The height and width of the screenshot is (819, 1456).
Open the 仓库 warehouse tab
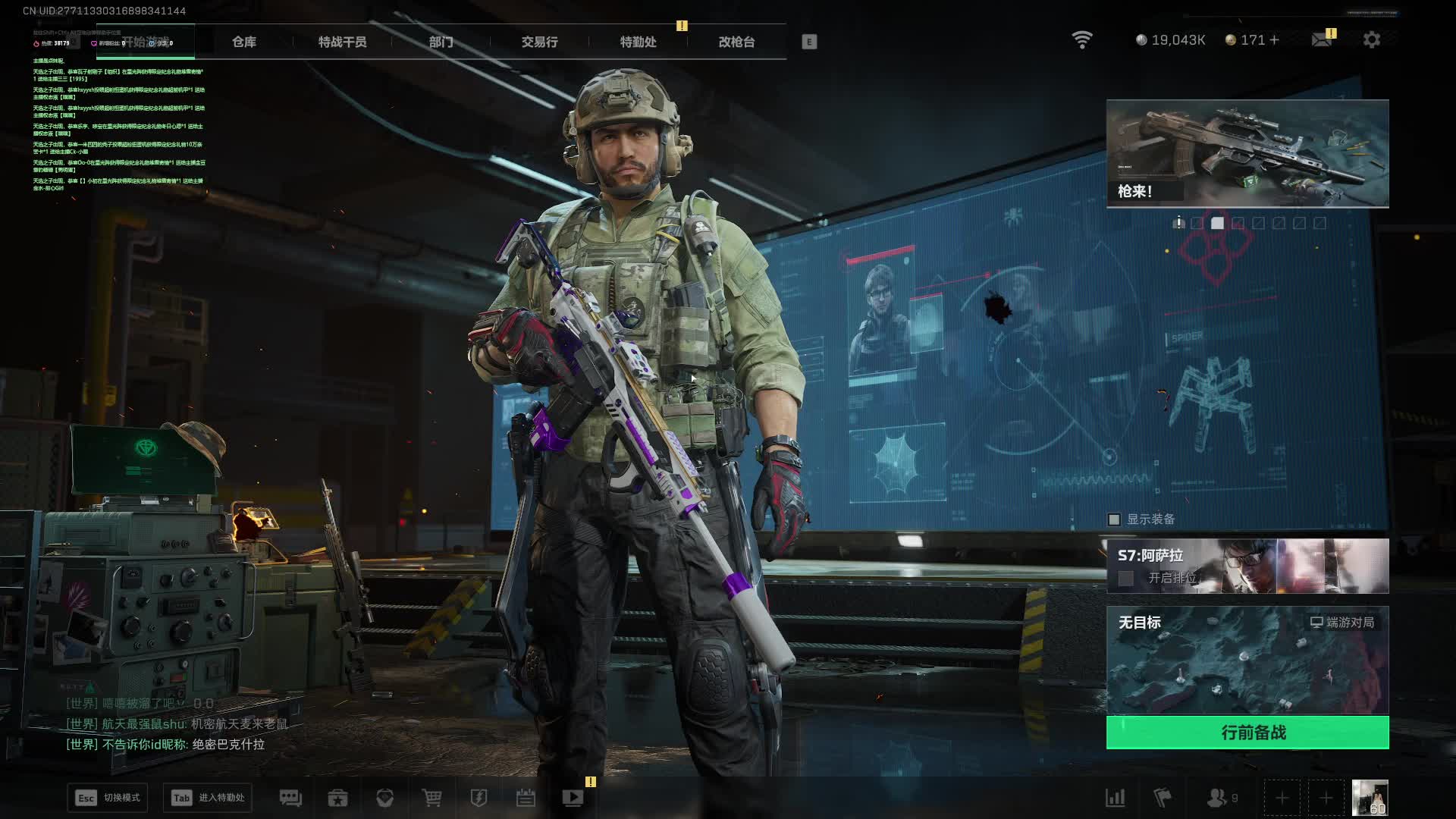[244, 42]
